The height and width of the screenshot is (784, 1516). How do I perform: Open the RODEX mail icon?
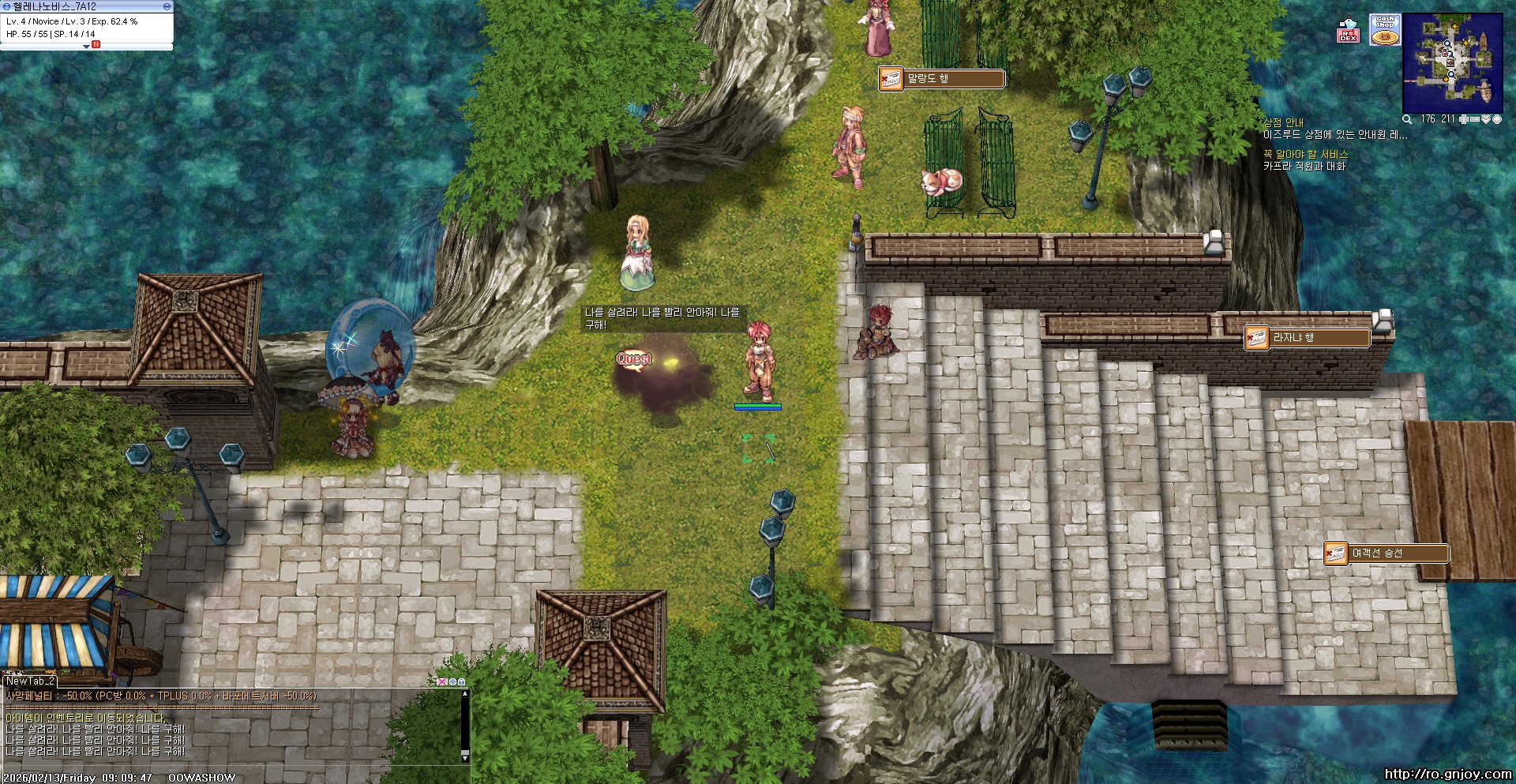coord(1348,30)
